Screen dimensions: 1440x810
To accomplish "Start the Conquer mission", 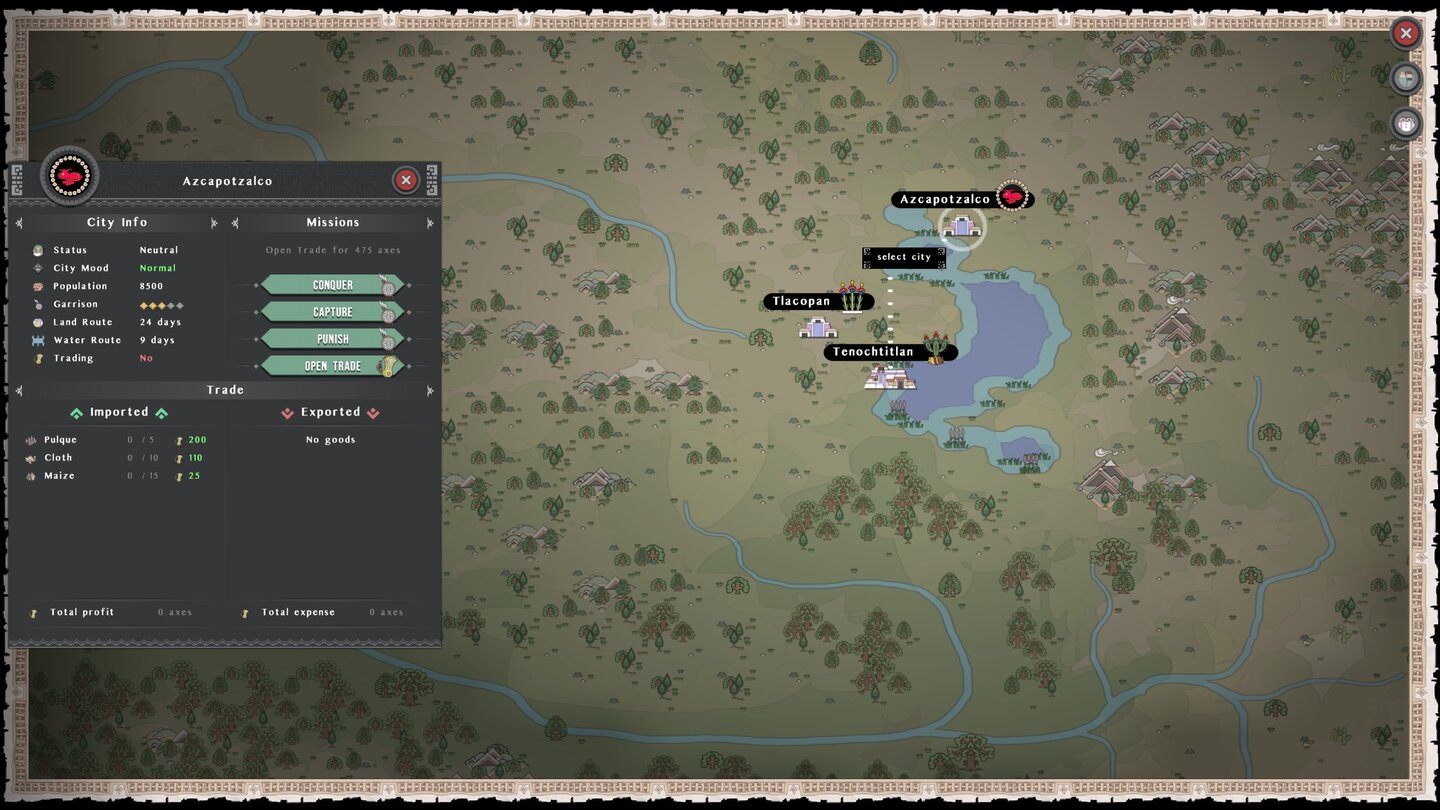I will click(x=333, y=284).
